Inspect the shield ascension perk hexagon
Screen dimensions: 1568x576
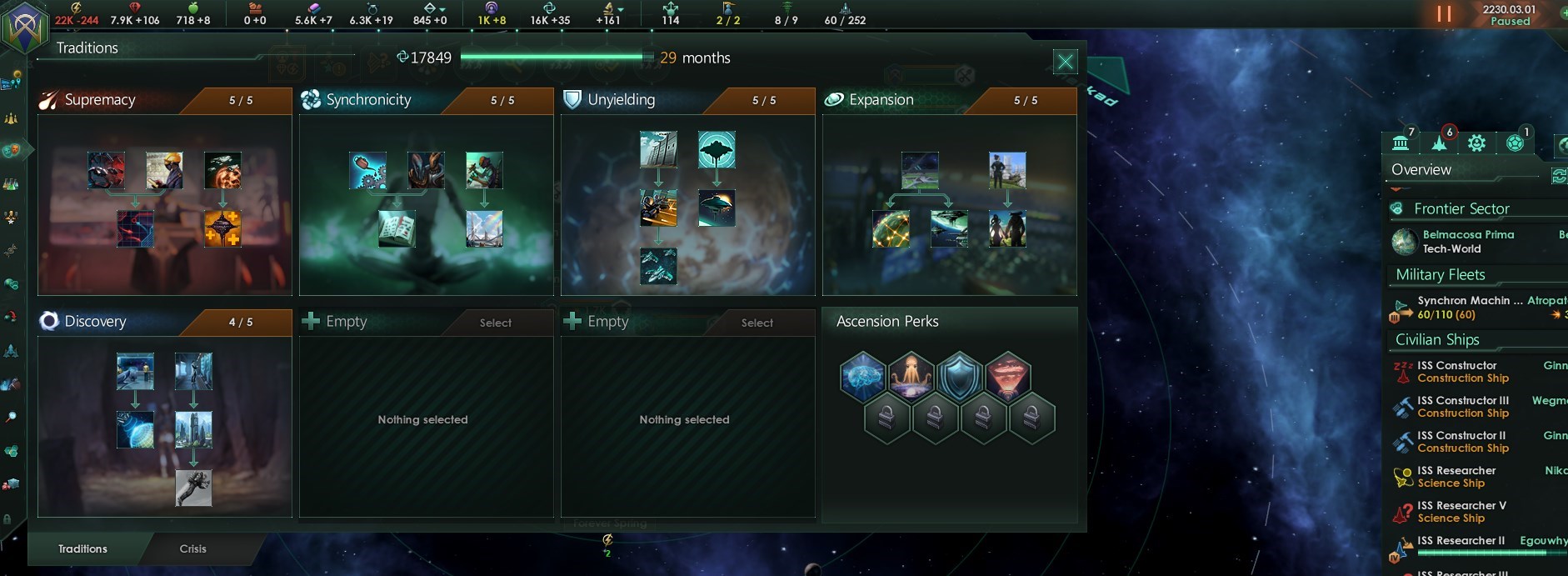(959, 376)
